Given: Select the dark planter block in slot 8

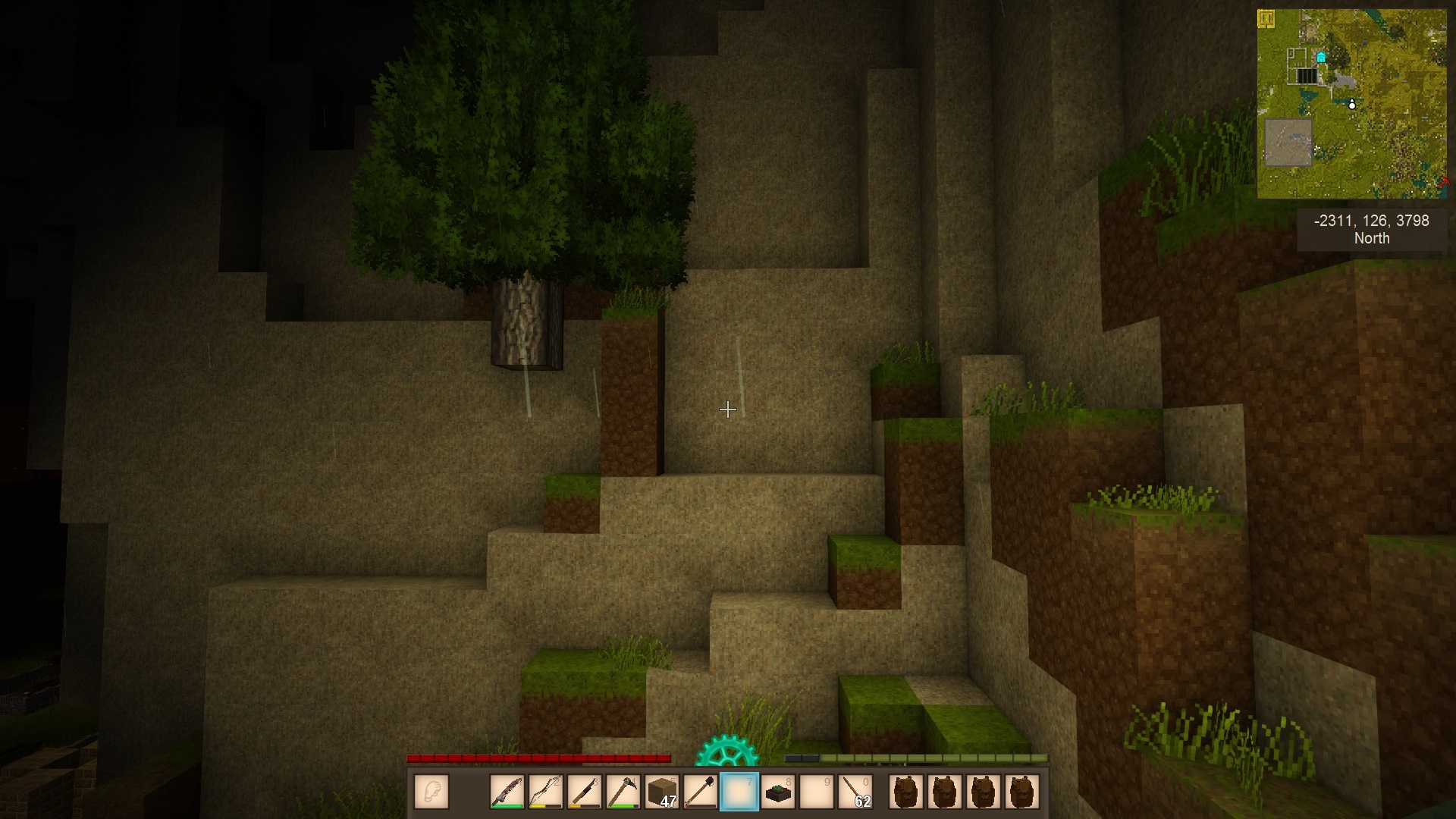Looking at the screenshot, I should pos(778,792).
